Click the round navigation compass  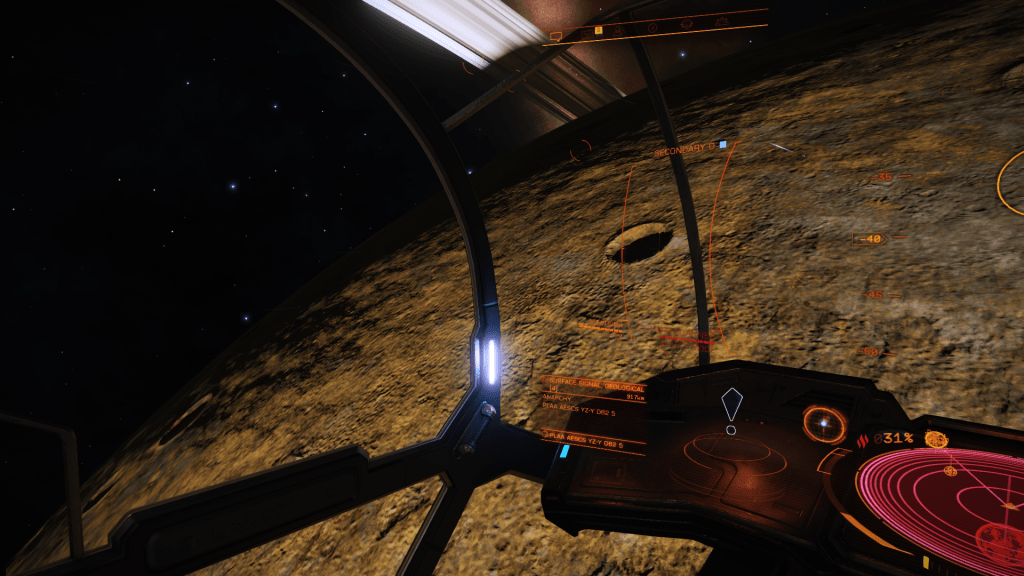823,424
